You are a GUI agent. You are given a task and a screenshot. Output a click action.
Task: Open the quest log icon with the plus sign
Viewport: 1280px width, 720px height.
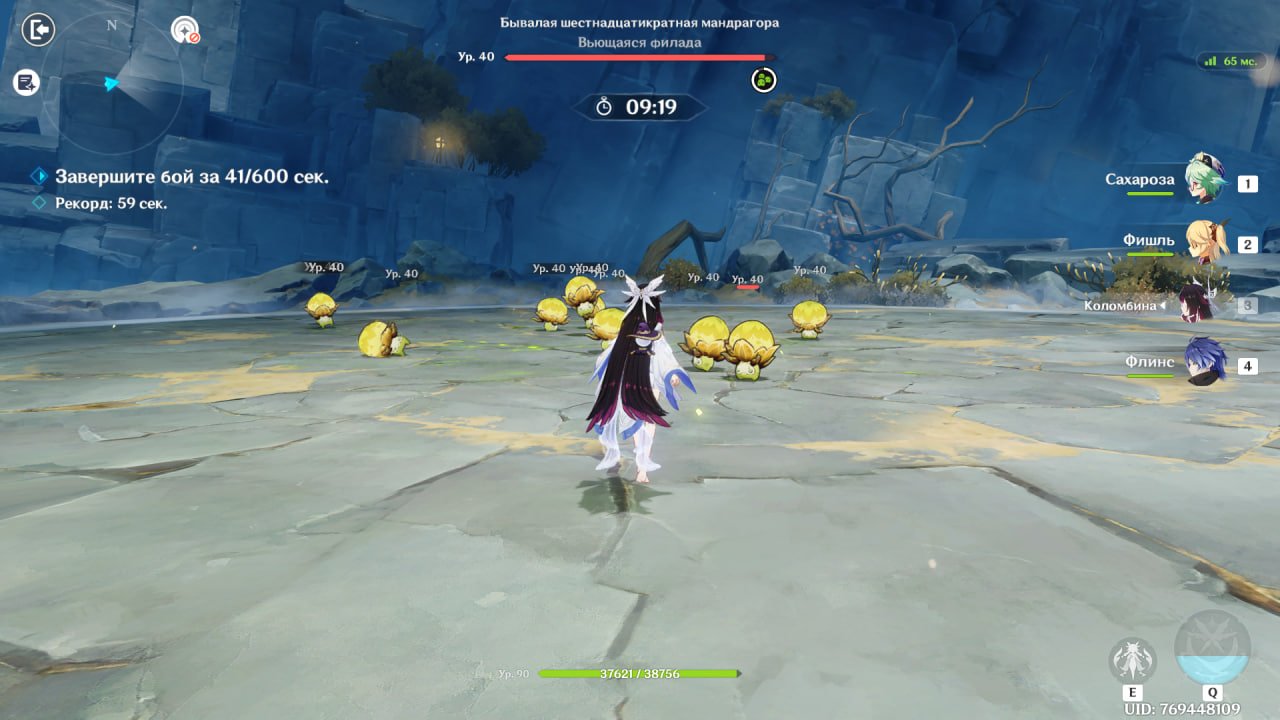pos(26,83)
